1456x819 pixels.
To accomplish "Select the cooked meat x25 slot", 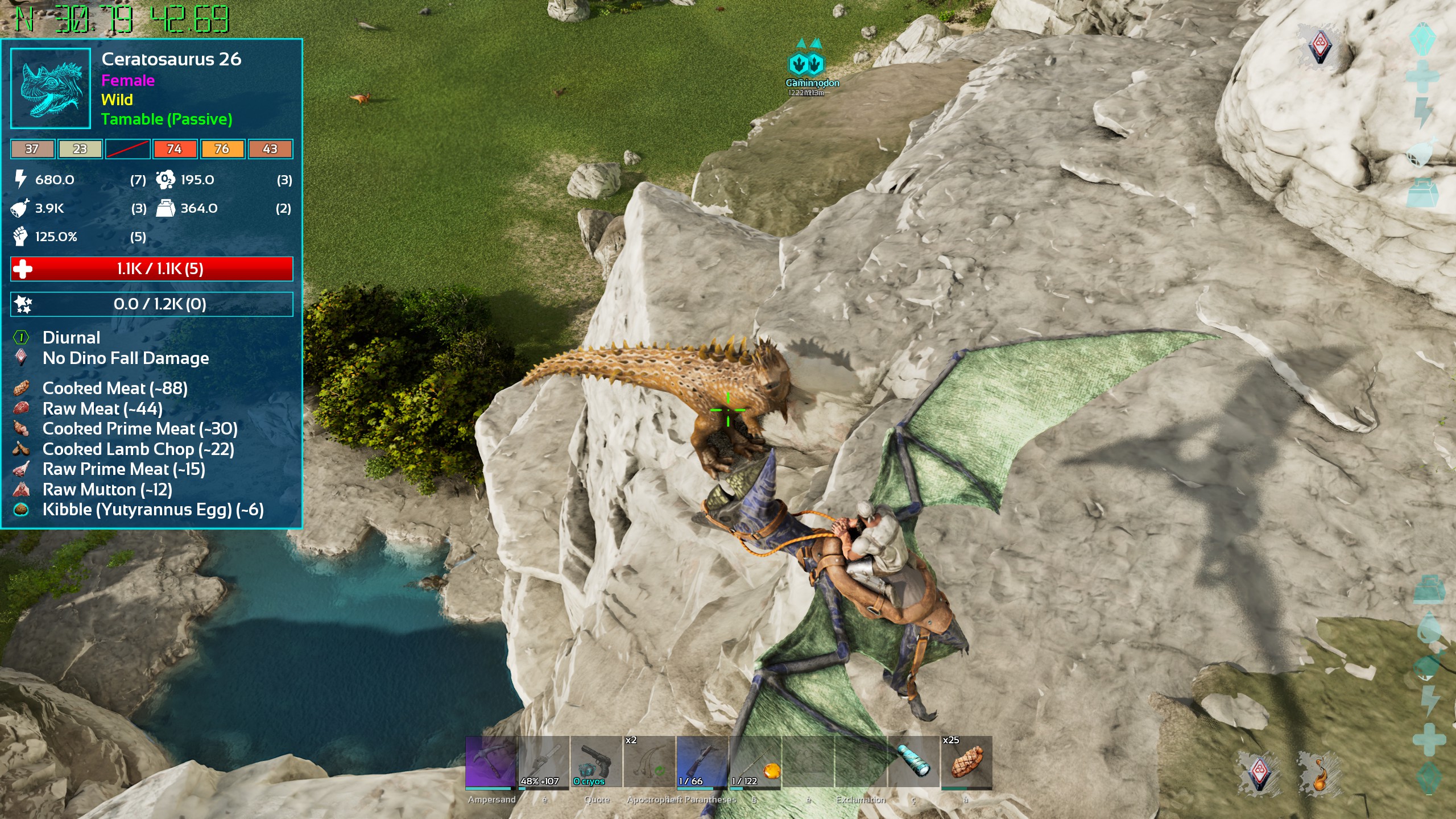I will tap(966, 762).
